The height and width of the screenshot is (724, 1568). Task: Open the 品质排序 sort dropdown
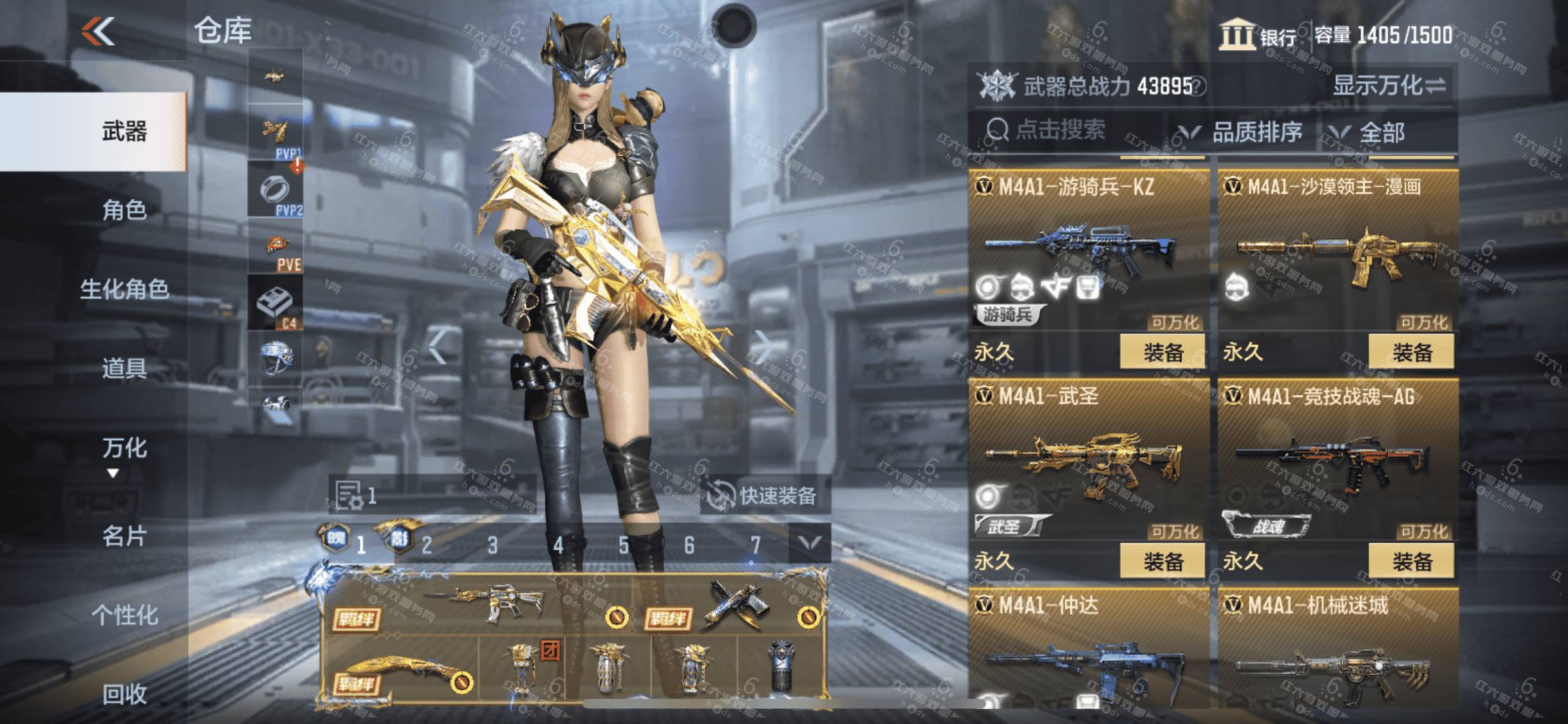click(1240, 133)
